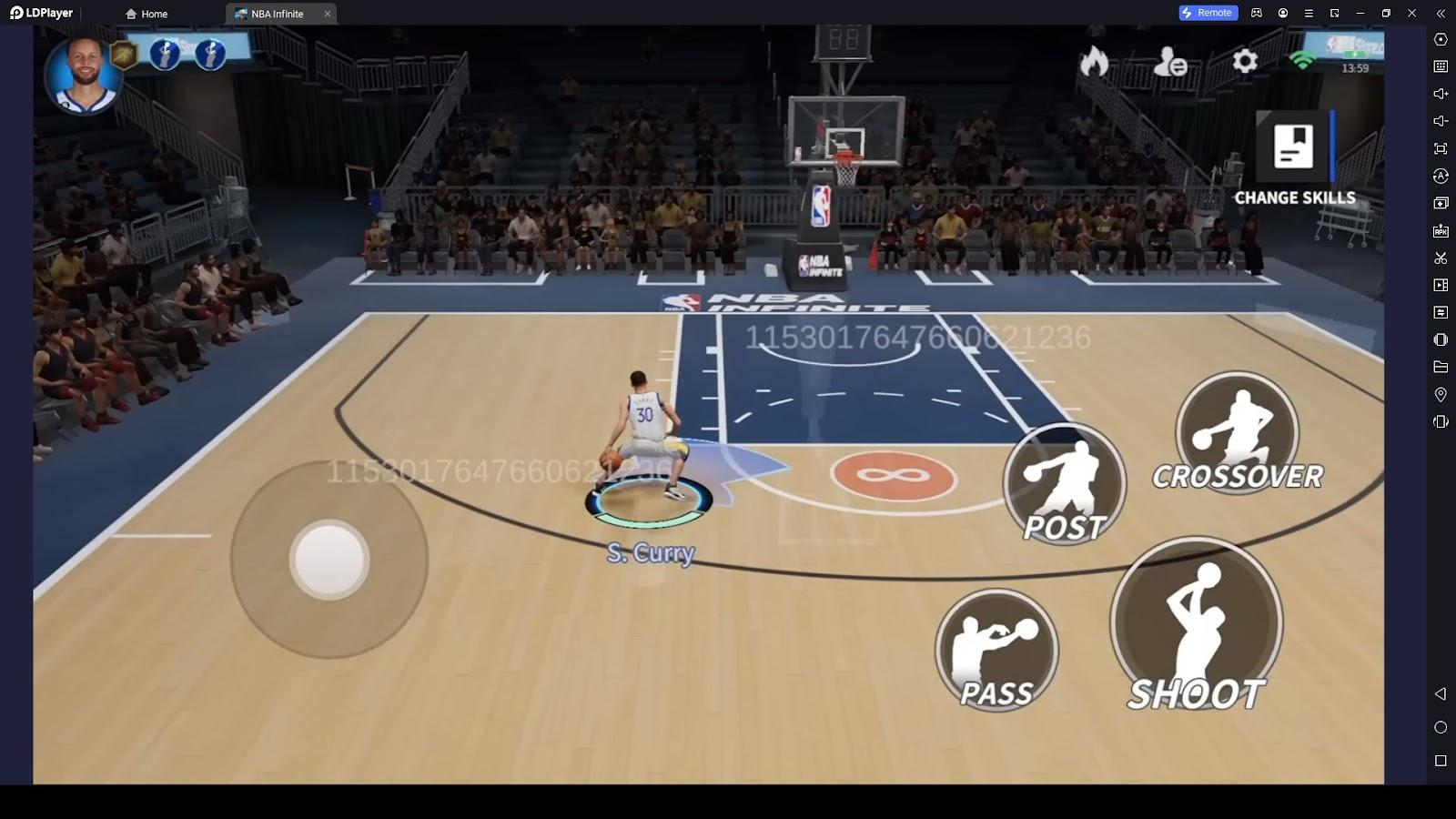Image resolution: width=1456 pixels, height=819 pixels.
Task: Open the player list icon
Action: coord(1169,63)
